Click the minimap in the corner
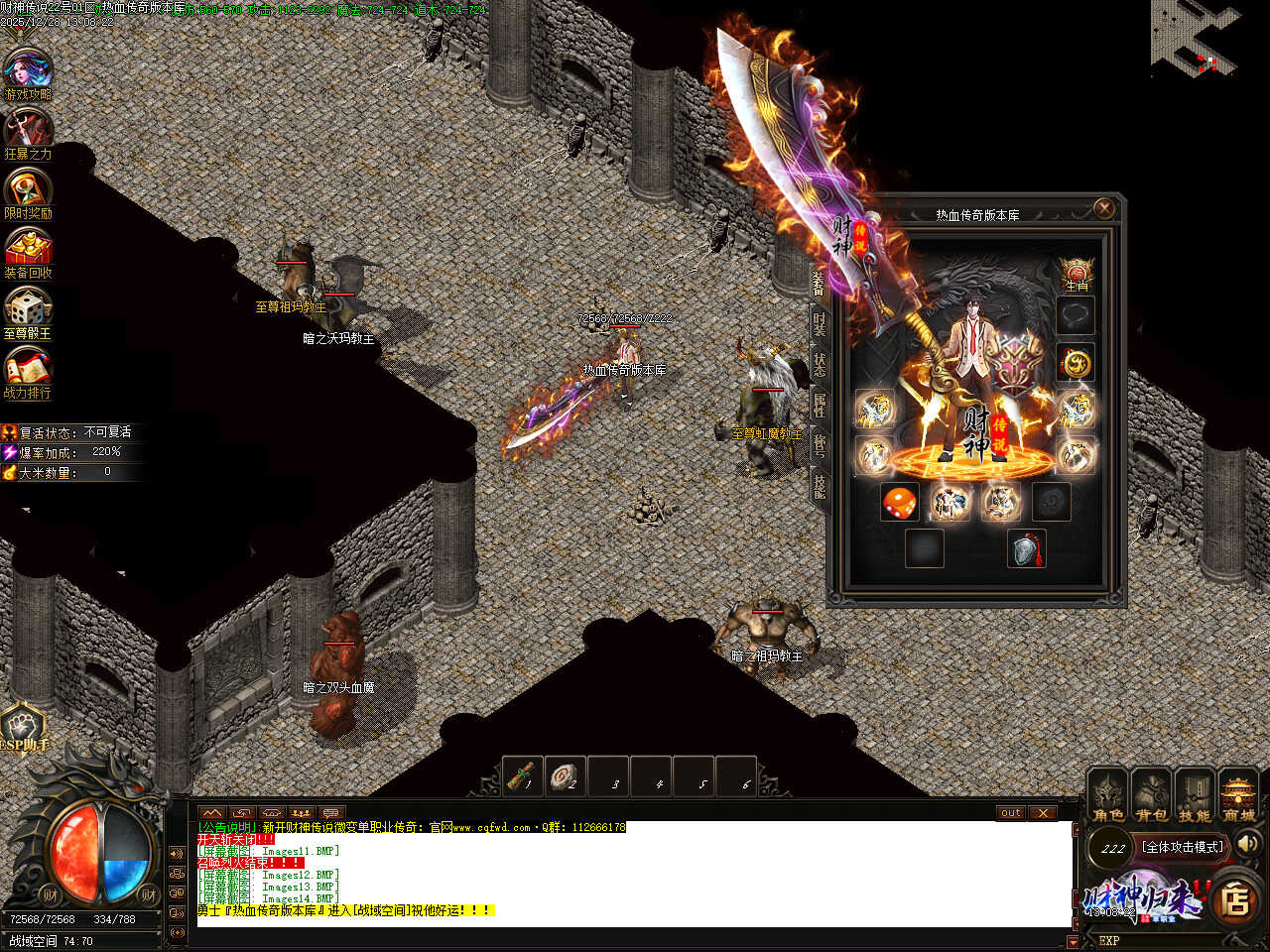The width and height of the screenshot is (1270, 952). (x=1196, y=40)
